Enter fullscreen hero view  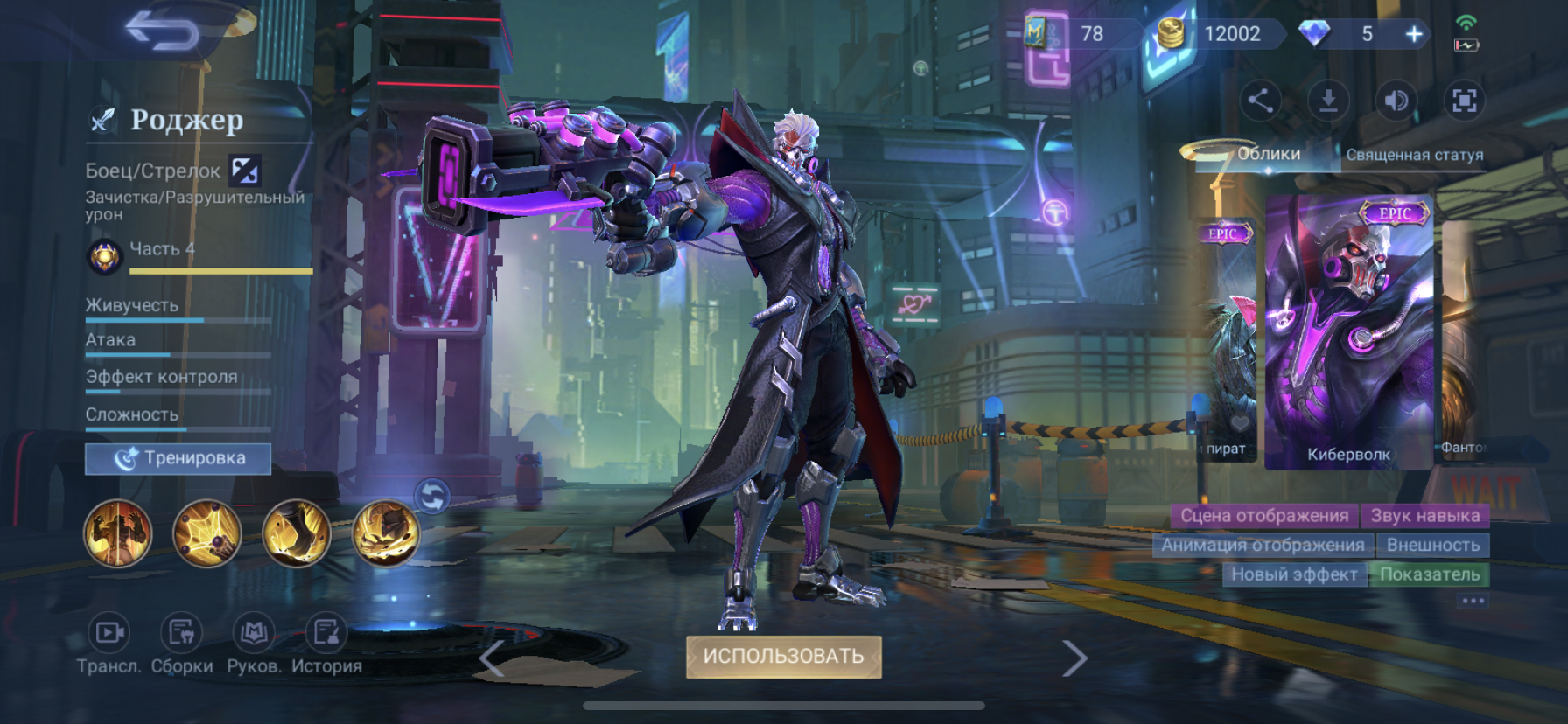1465,101
